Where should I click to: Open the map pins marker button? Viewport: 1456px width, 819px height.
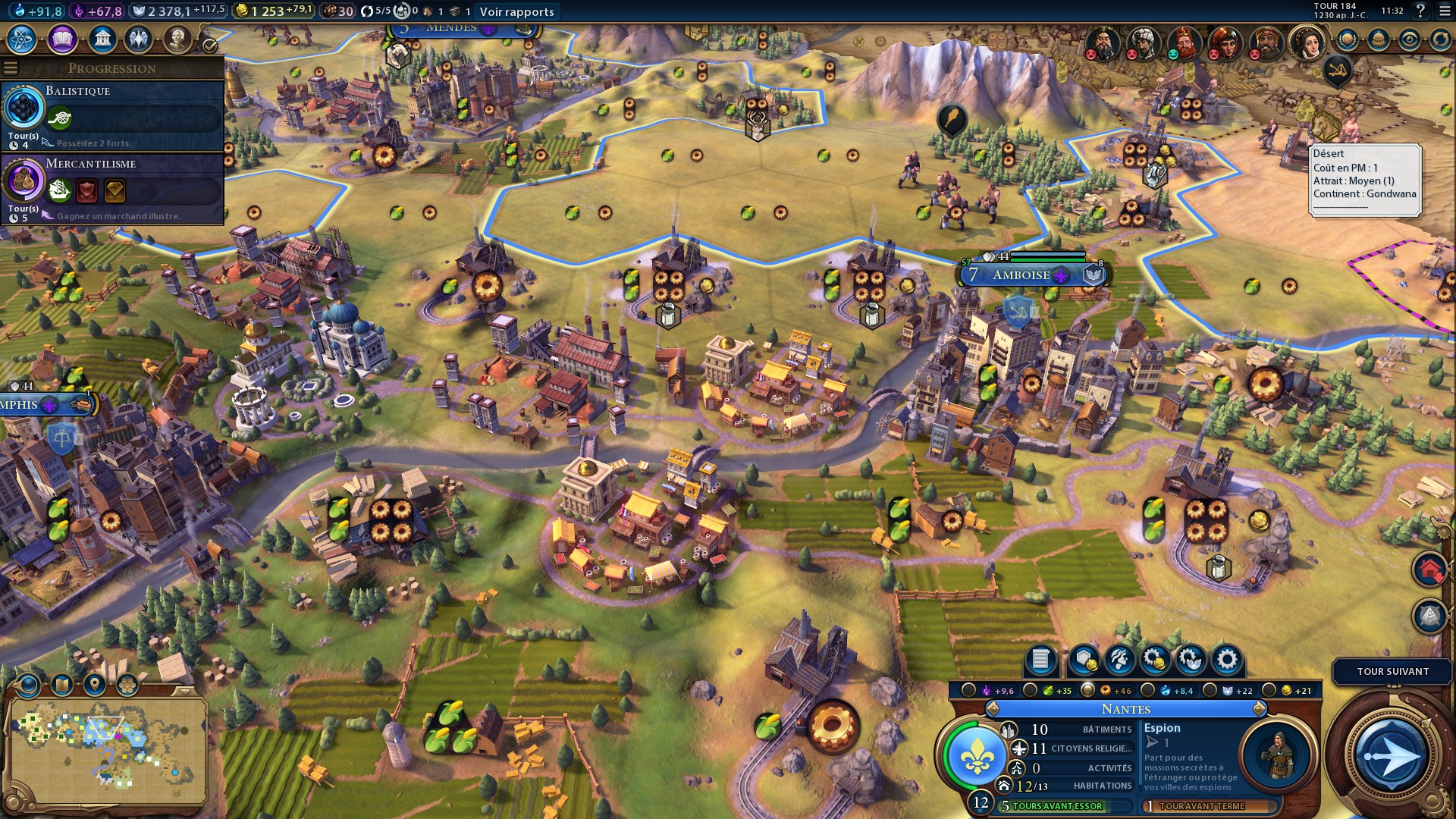tap(94, 686)
